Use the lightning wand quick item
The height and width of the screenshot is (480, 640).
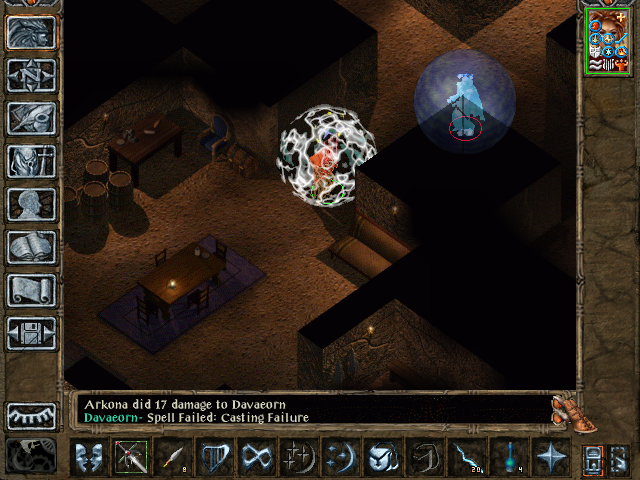click(x=467, y=458)
